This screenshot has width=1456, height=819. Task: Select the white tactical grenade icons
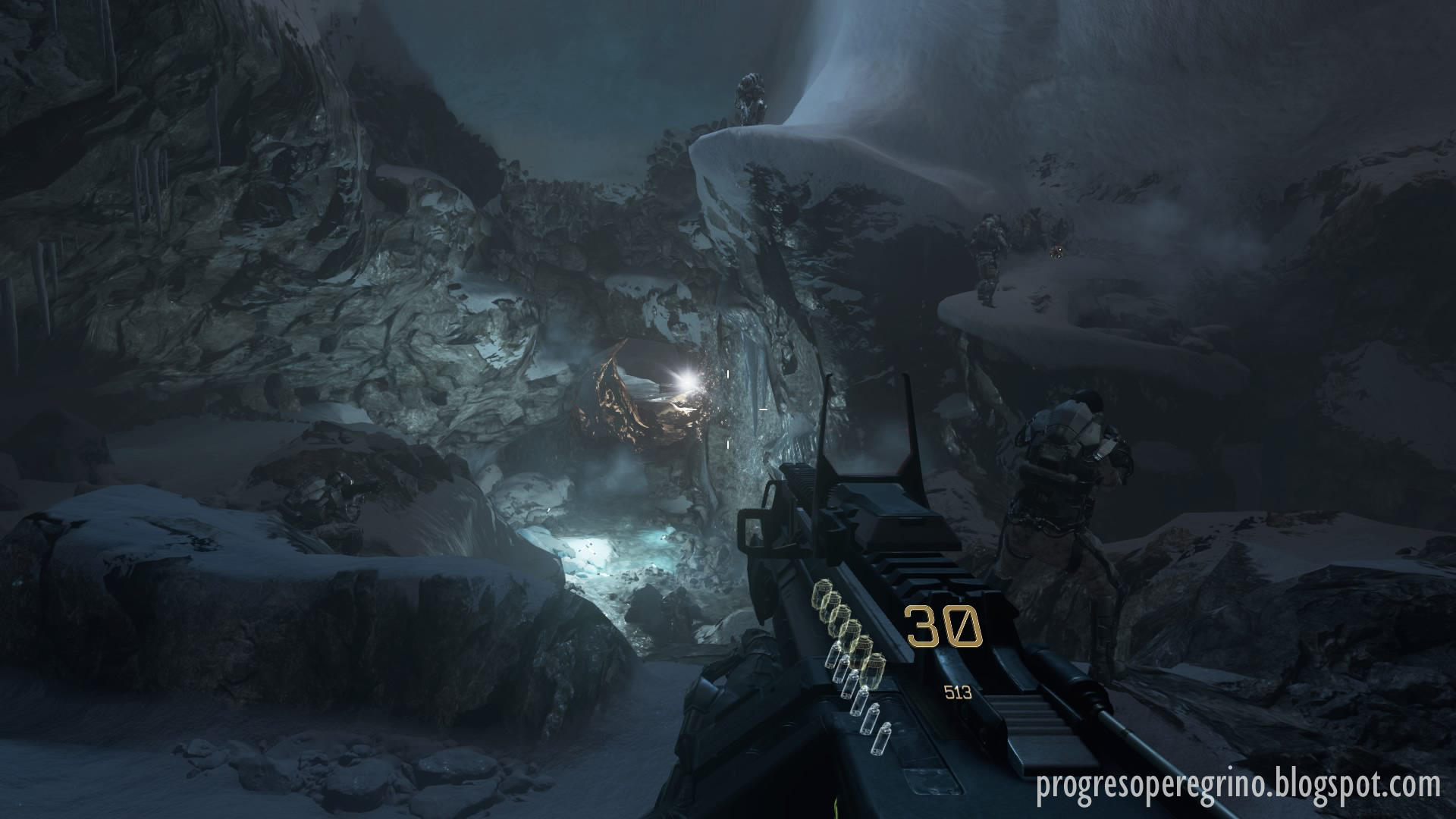(x=856, y=695)
